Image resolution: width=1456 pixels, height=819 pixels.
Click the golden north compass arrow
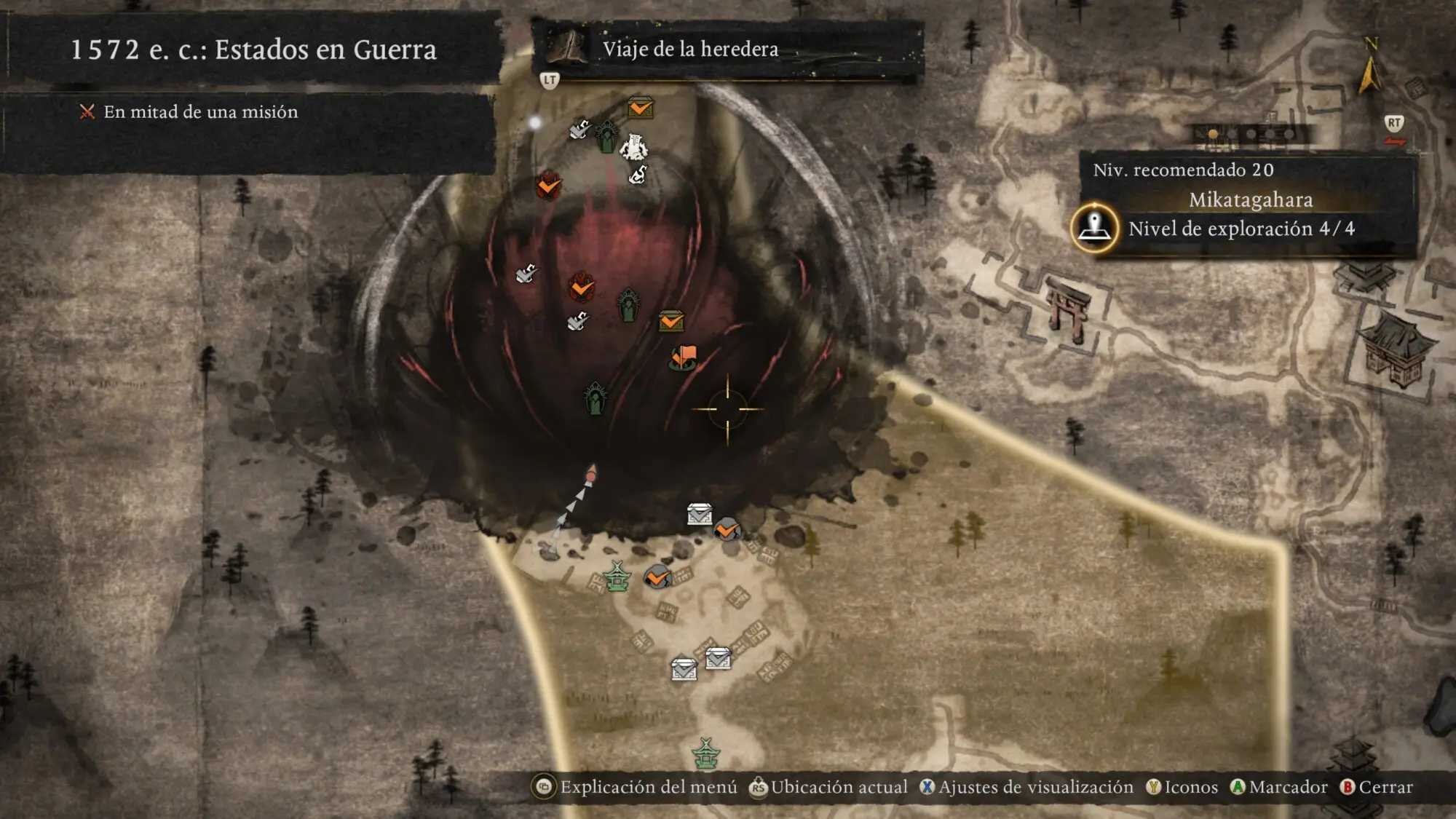click(1369, 73)
